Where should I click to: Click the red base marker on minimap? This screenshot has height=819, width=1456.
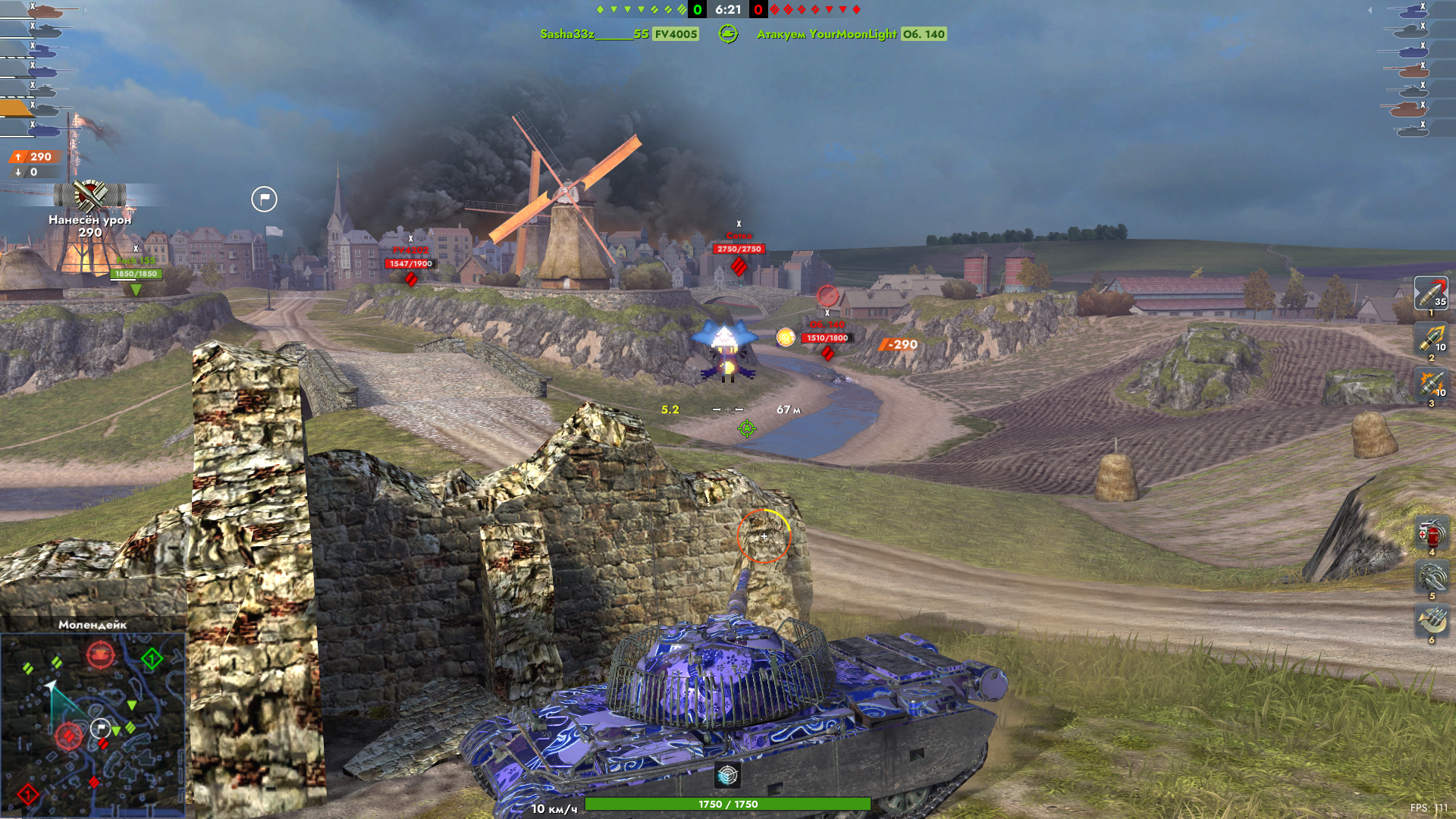(x=28, y=794)
